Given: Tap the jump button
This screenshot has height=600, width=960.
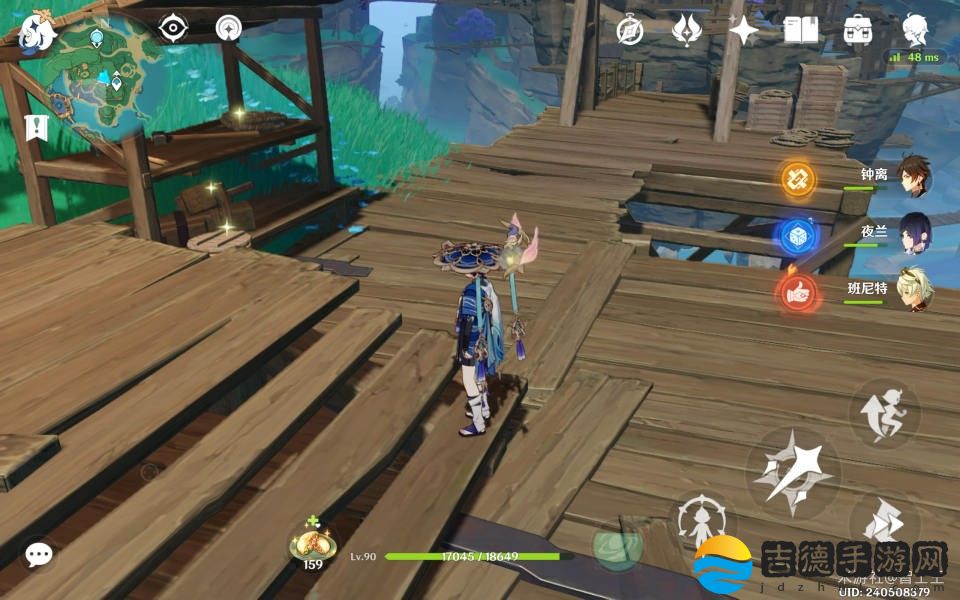Looking at the screenshot, I should [884, 524].
